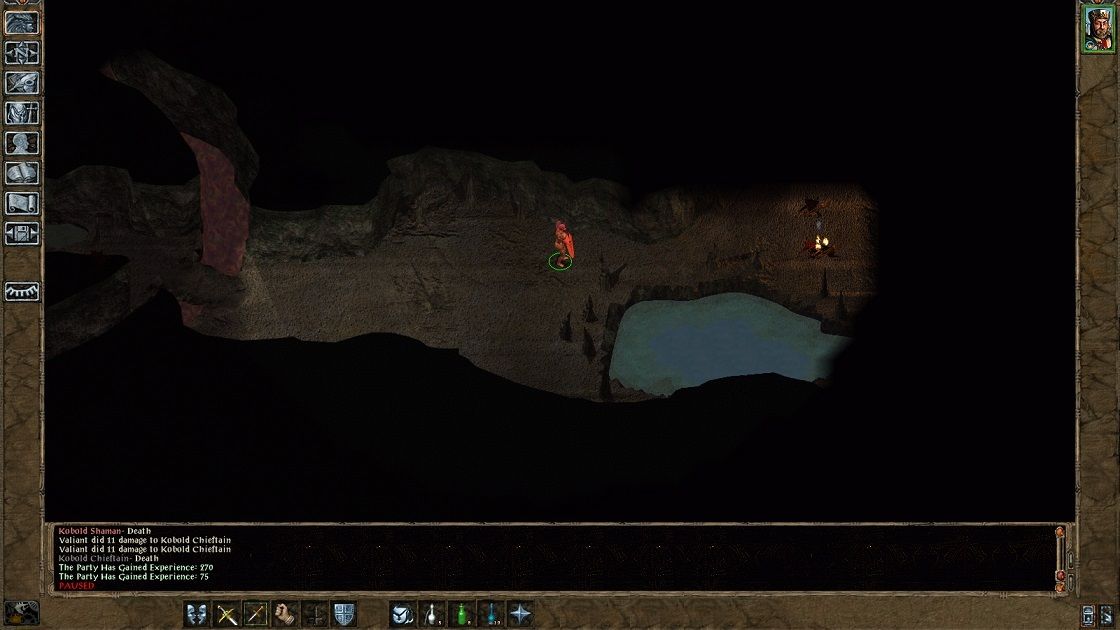Open the options and save menu
The image size is (1120, 630).
click(x=22, y=234)
